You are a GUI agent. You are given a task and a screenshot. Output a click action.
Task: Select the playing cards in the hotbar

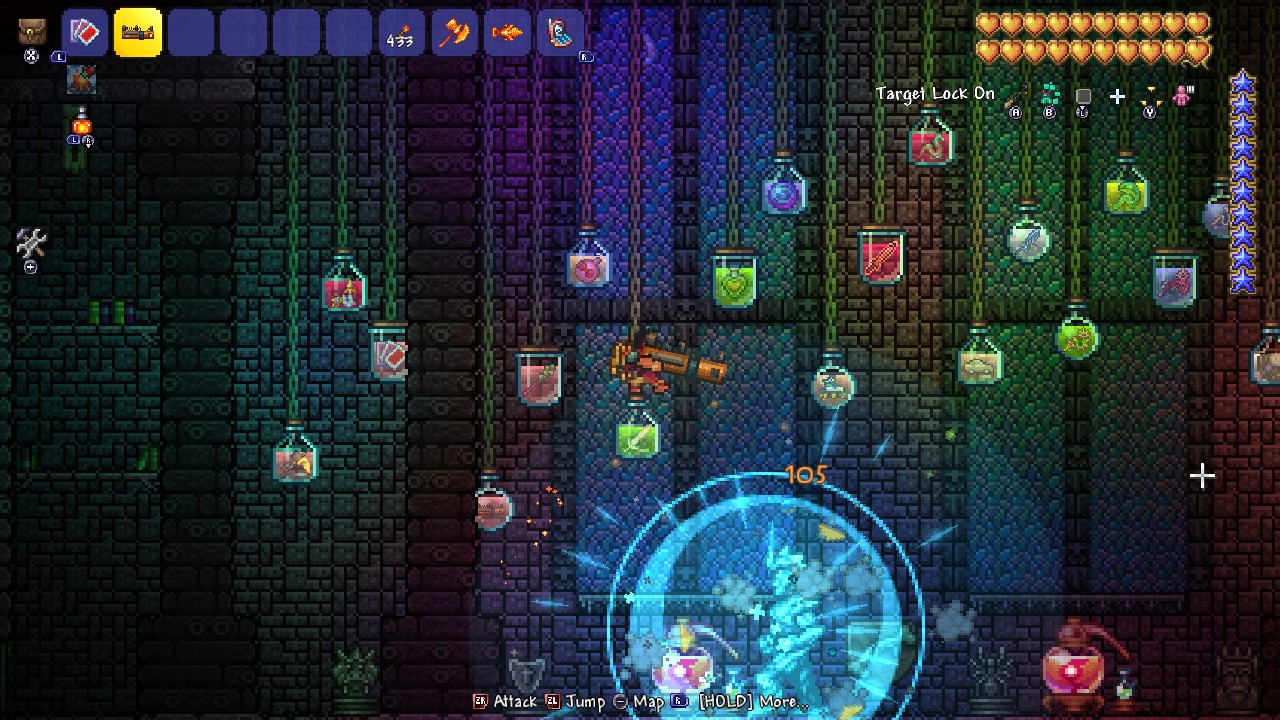85,31
